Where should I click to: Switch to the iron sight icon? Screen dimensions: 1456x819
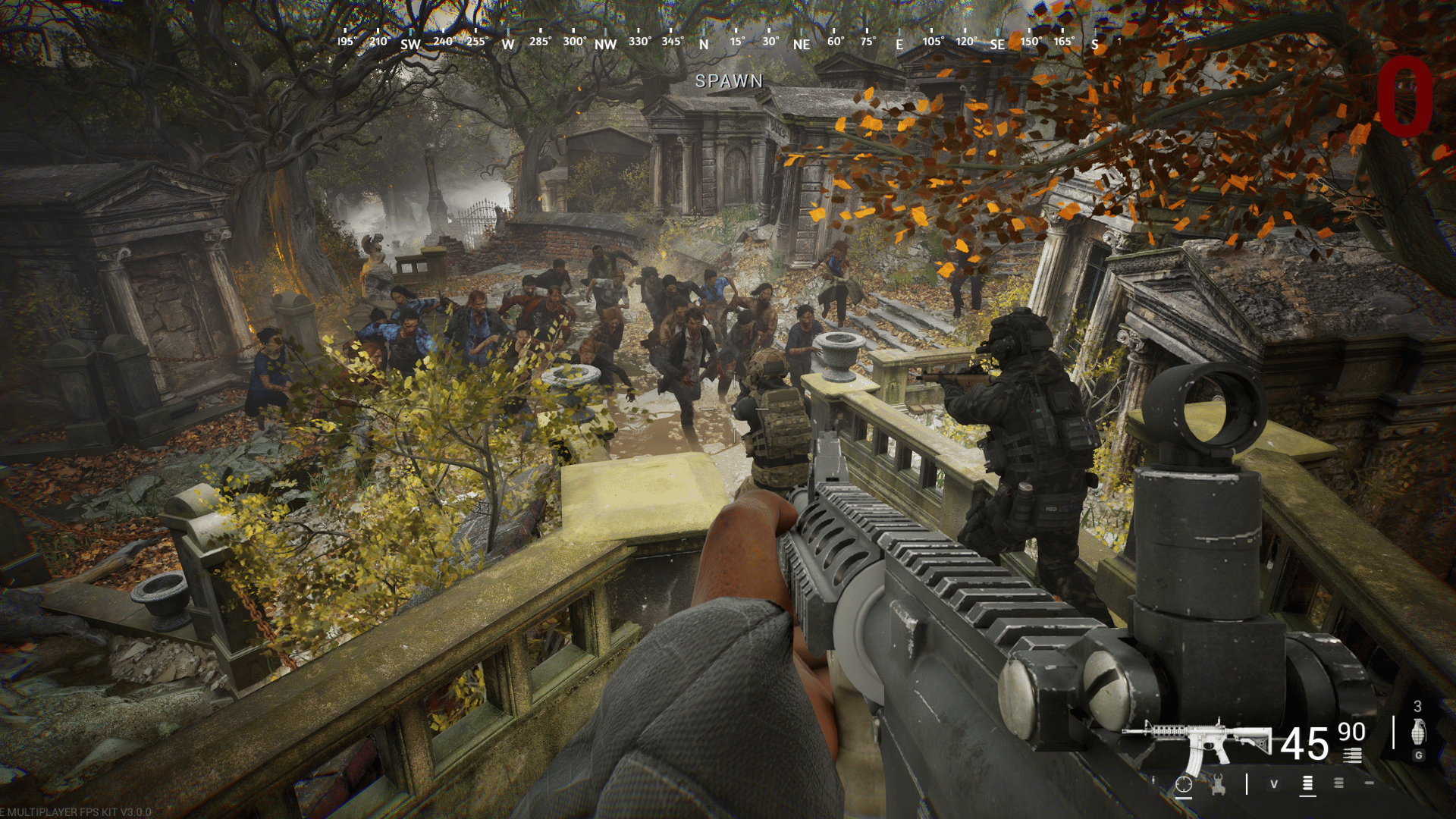pyautogui.click(x=1219, y=785)
